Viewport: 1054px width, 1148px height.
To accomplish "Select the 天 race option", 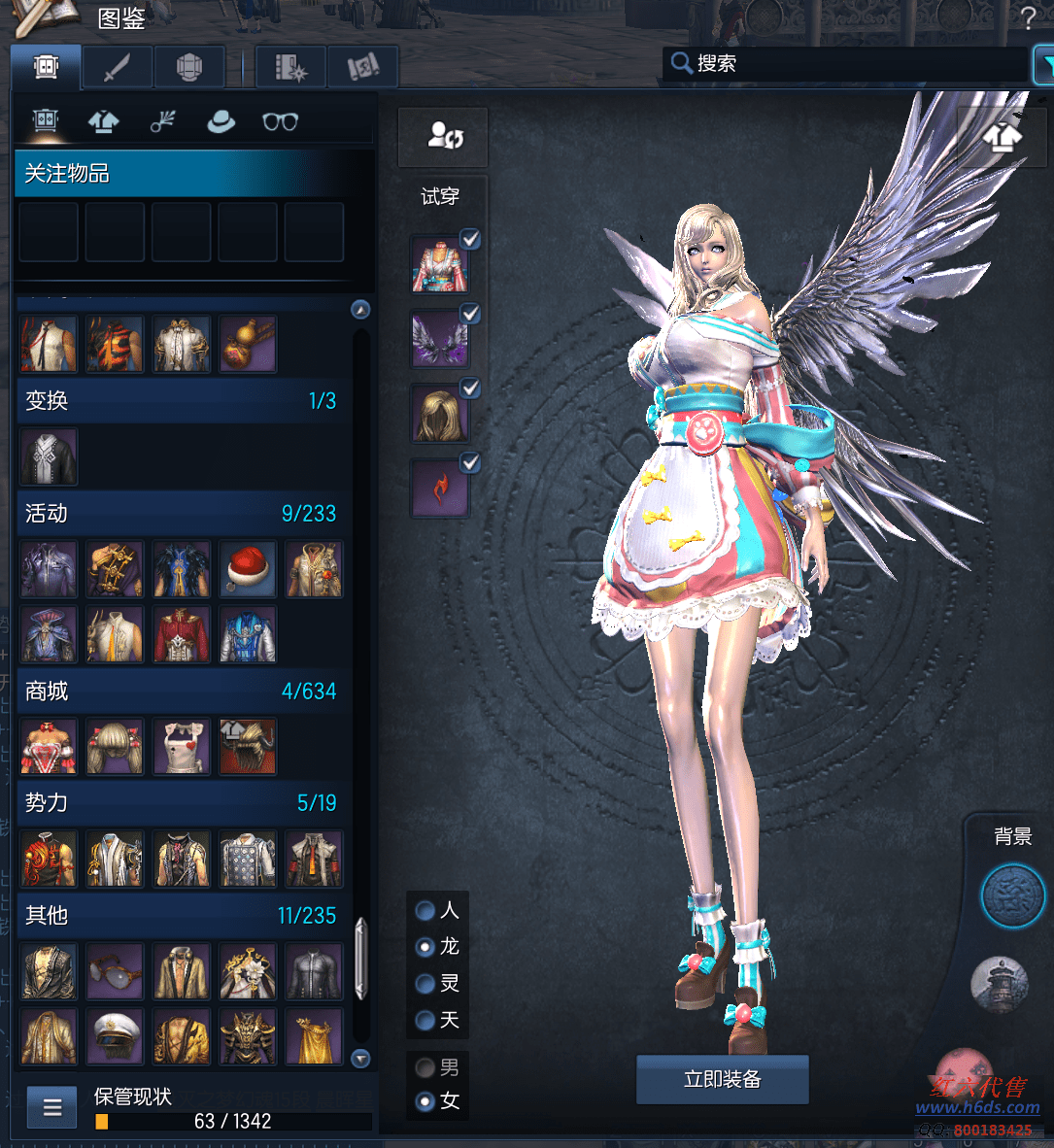I will (425, 1021).
